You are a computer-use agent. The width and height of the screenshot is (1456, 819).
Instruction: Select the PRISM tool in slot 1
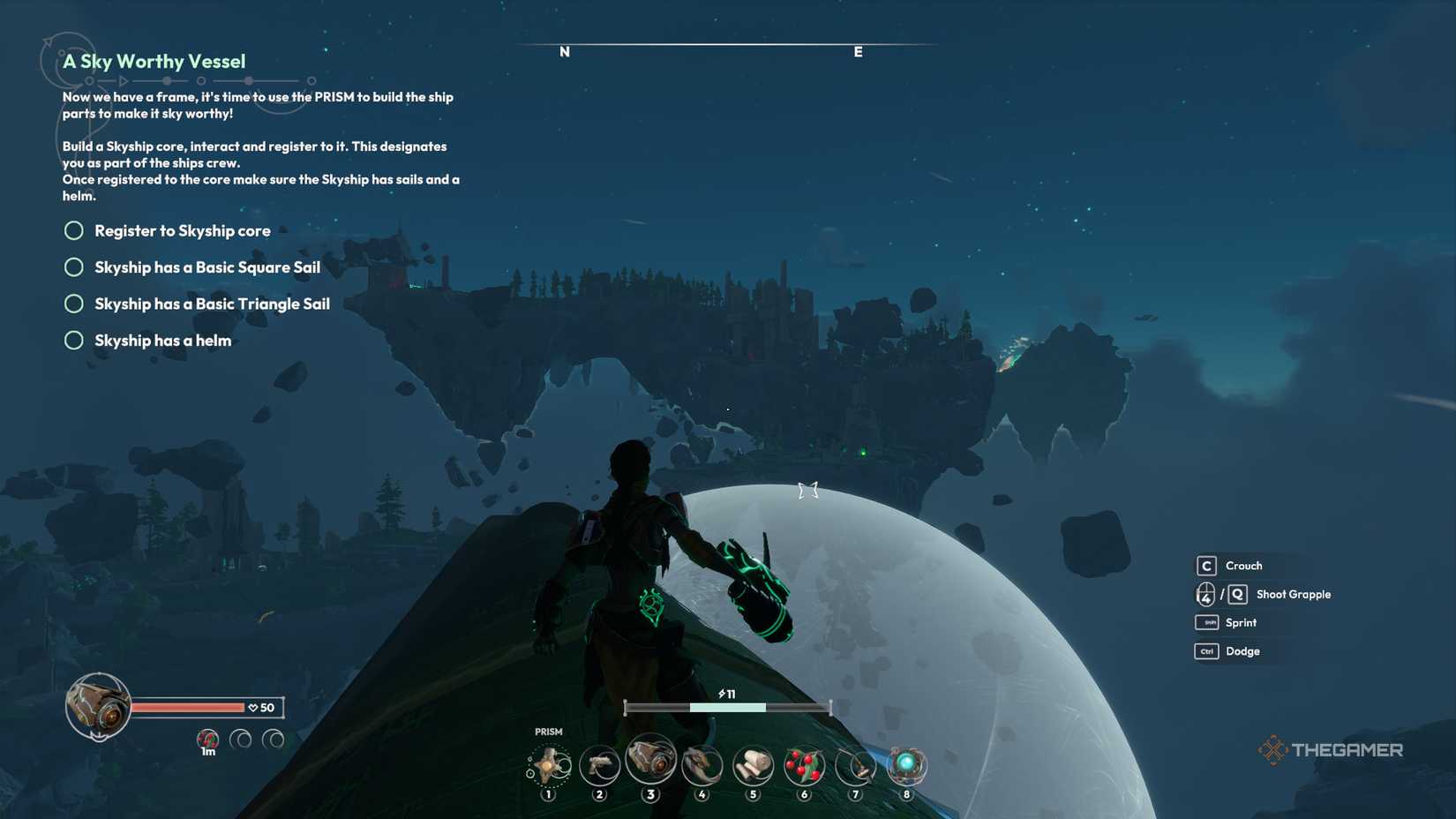pos(547,766)
